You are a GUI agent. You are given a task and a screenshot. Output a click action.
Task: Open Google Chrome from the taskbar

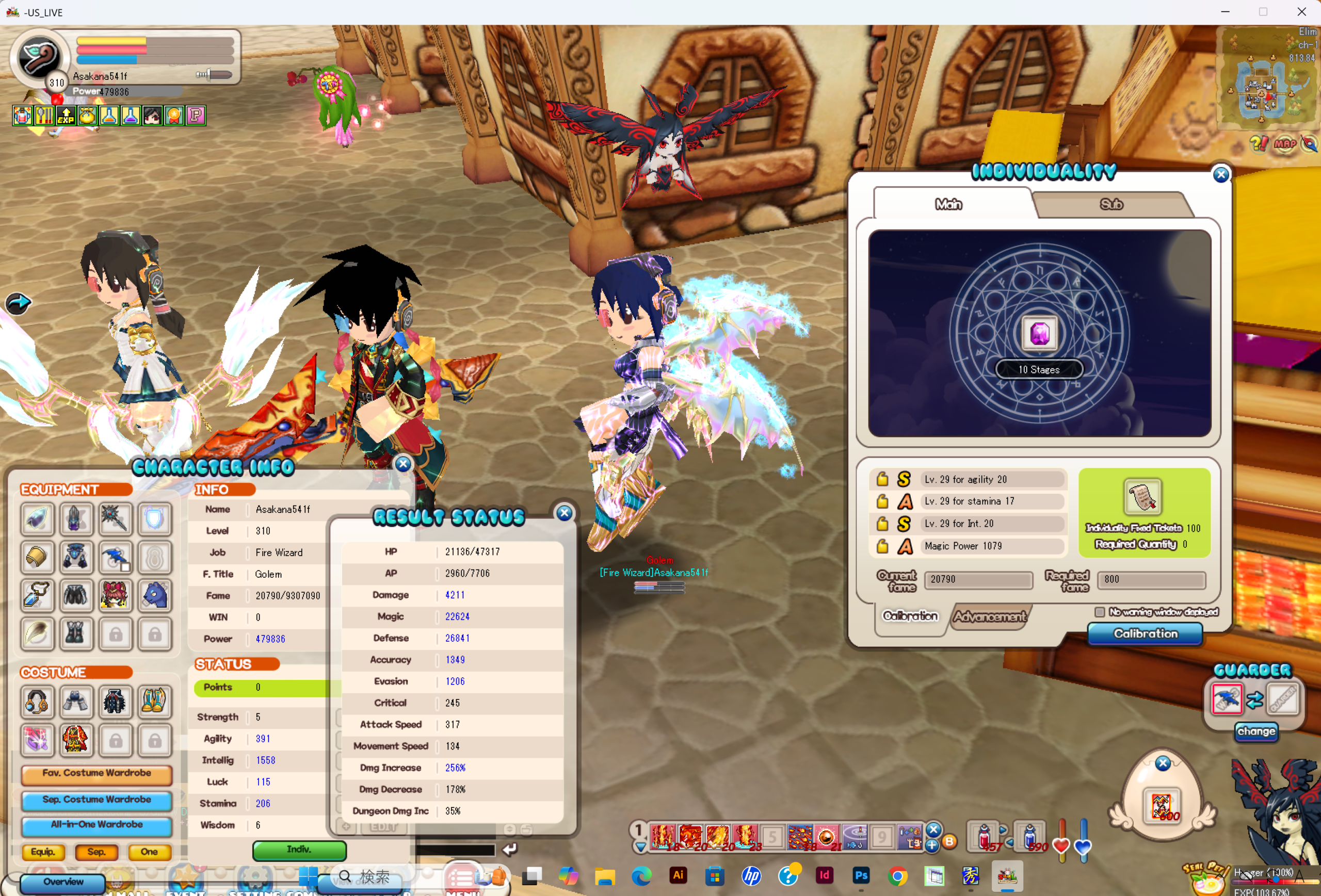[x=897, y=876]
